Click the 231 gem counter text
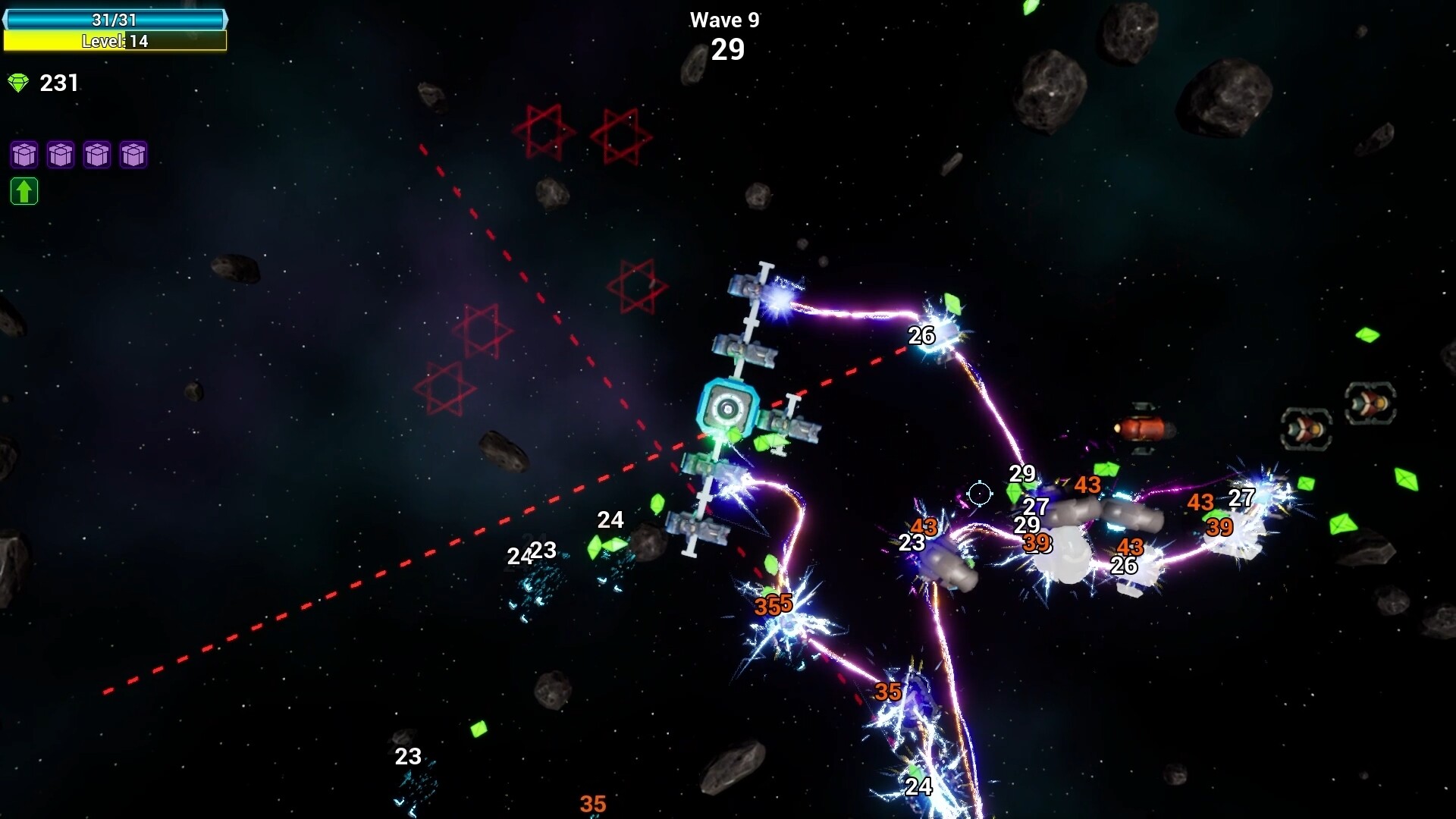 tap(59, 83)
